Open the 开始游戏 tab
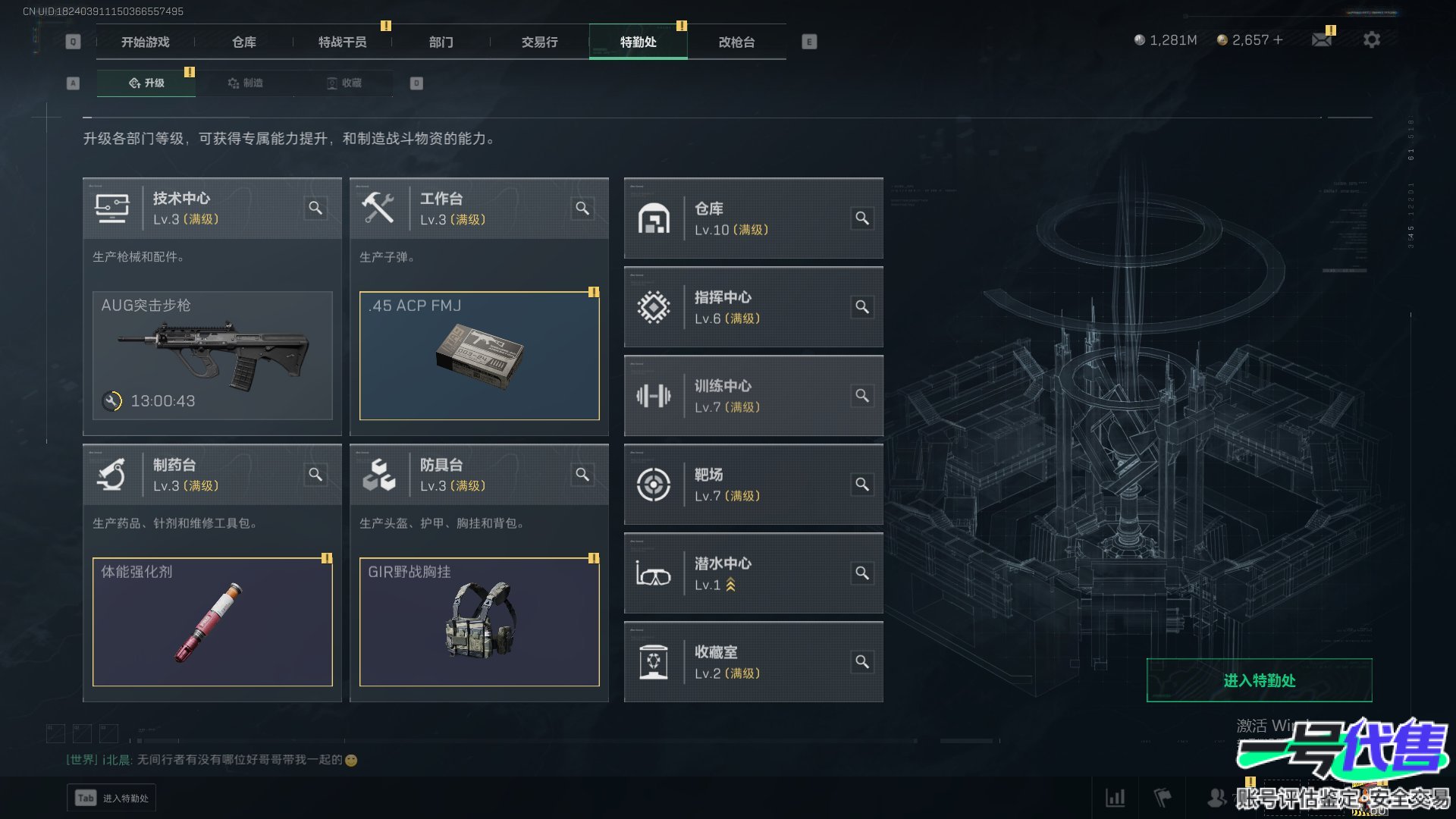Image resolution: width=1456 pixels, height=819 pixels. (145, 42)
